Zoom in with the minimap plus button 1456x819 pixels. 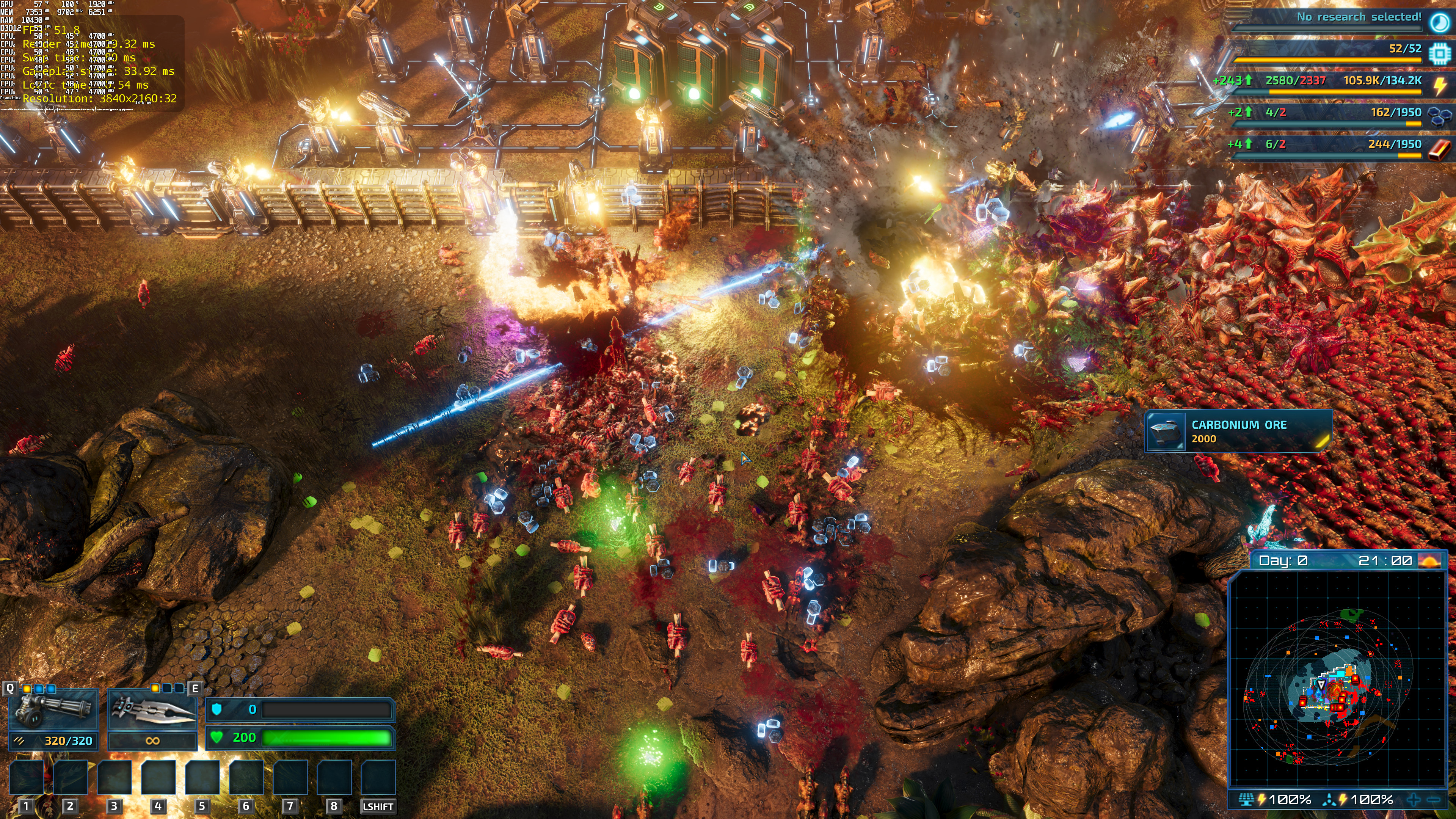(1414, 800)
